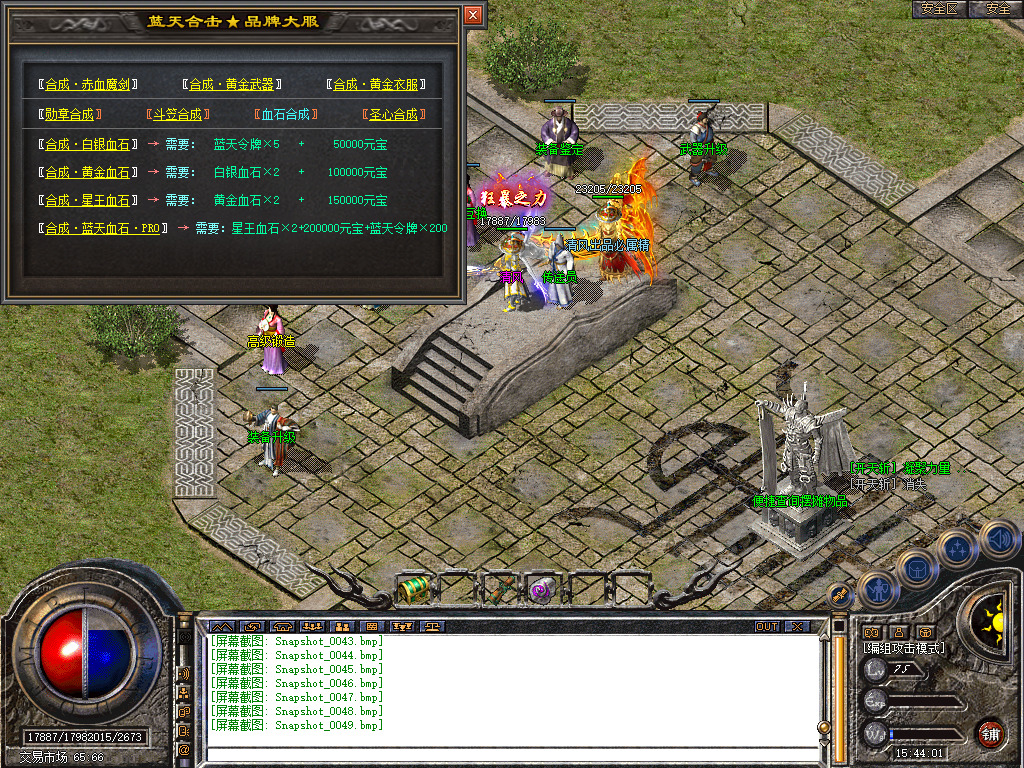Open the red 铺 shop button
The height and width of the screenshot is (768, 1024).
tap(990, 733)
